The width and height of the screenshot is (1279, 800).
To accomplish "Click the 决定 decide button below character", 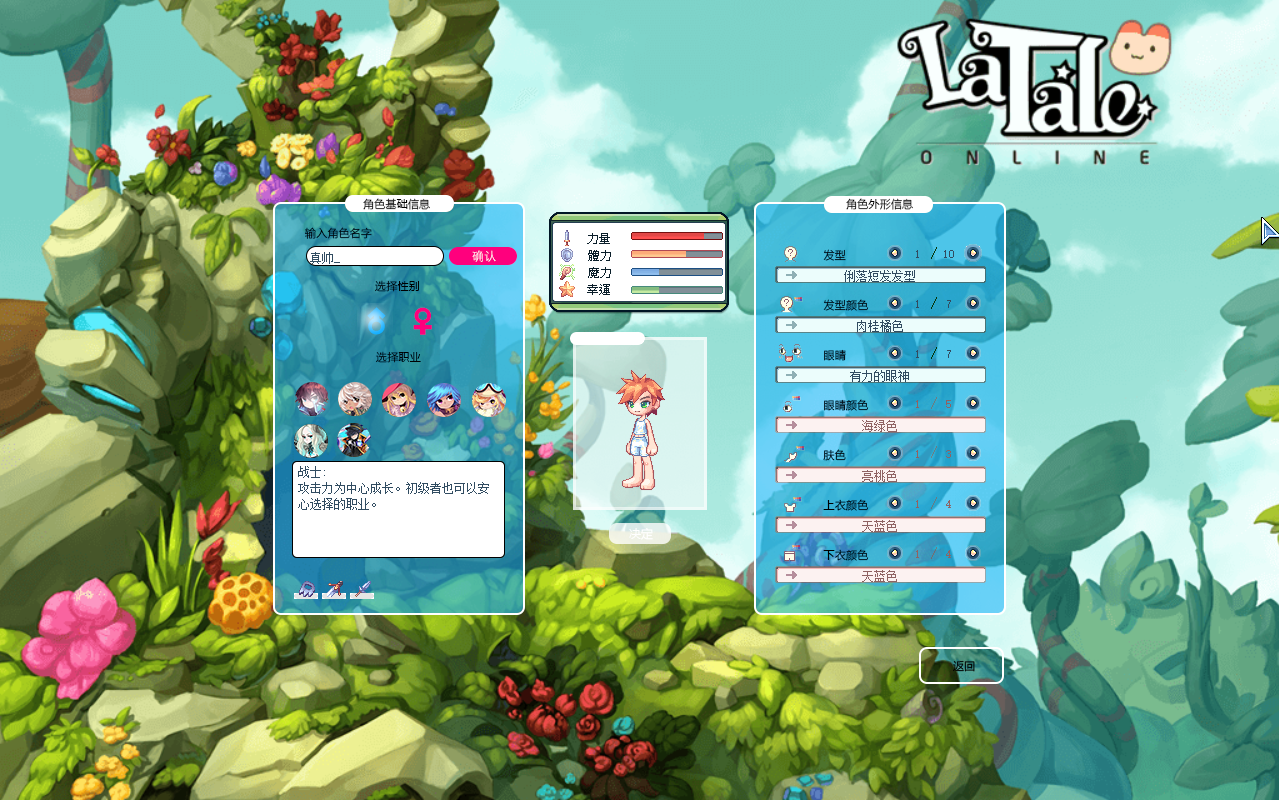I will click(x=640, y=534).
